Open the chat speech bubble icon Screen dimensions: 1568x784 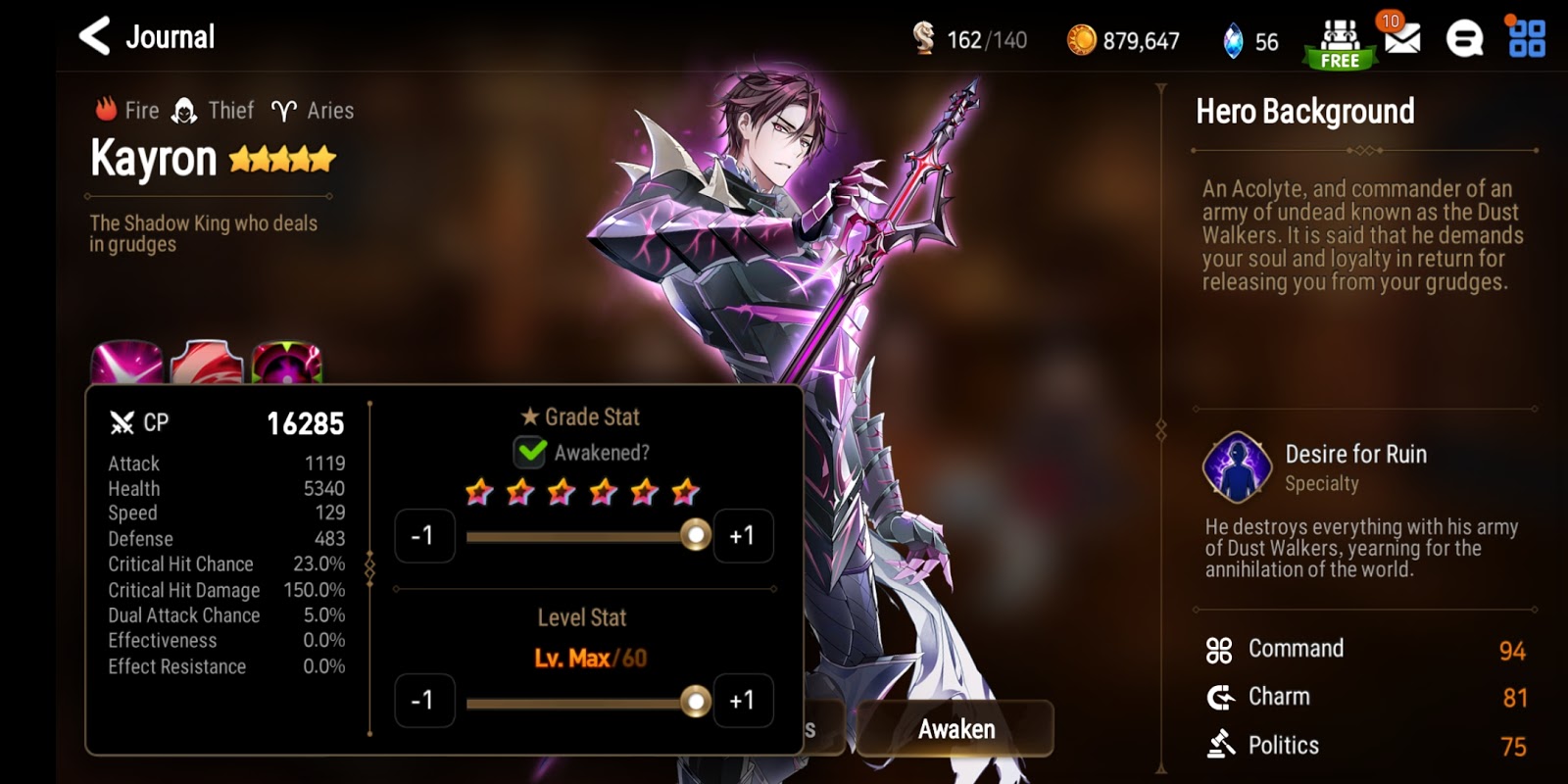pyautogui.click(x=1465, y=39)
